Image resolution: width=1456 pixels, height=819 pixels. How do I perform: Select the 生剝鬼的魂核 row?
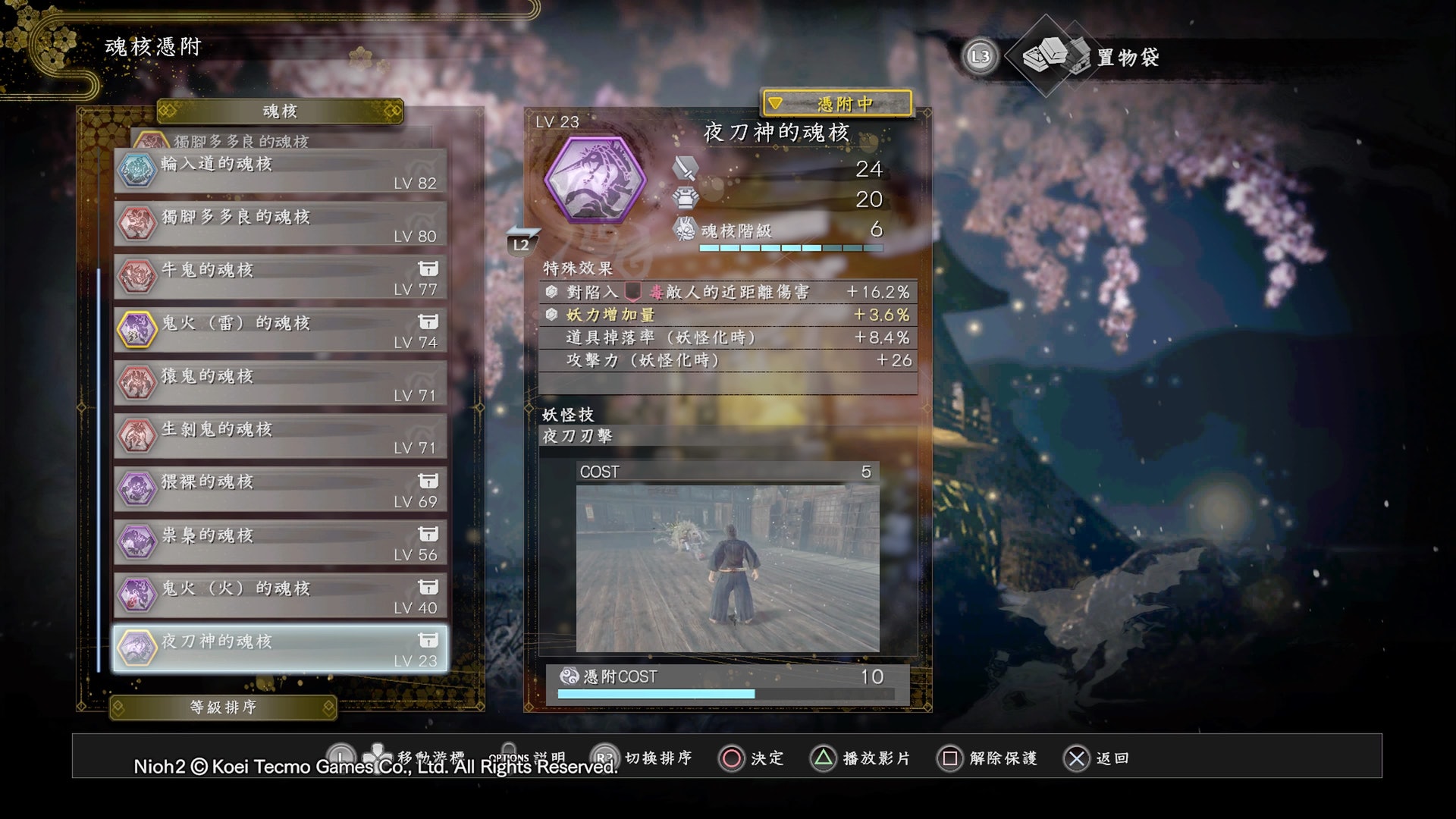[x=280, y=437]
